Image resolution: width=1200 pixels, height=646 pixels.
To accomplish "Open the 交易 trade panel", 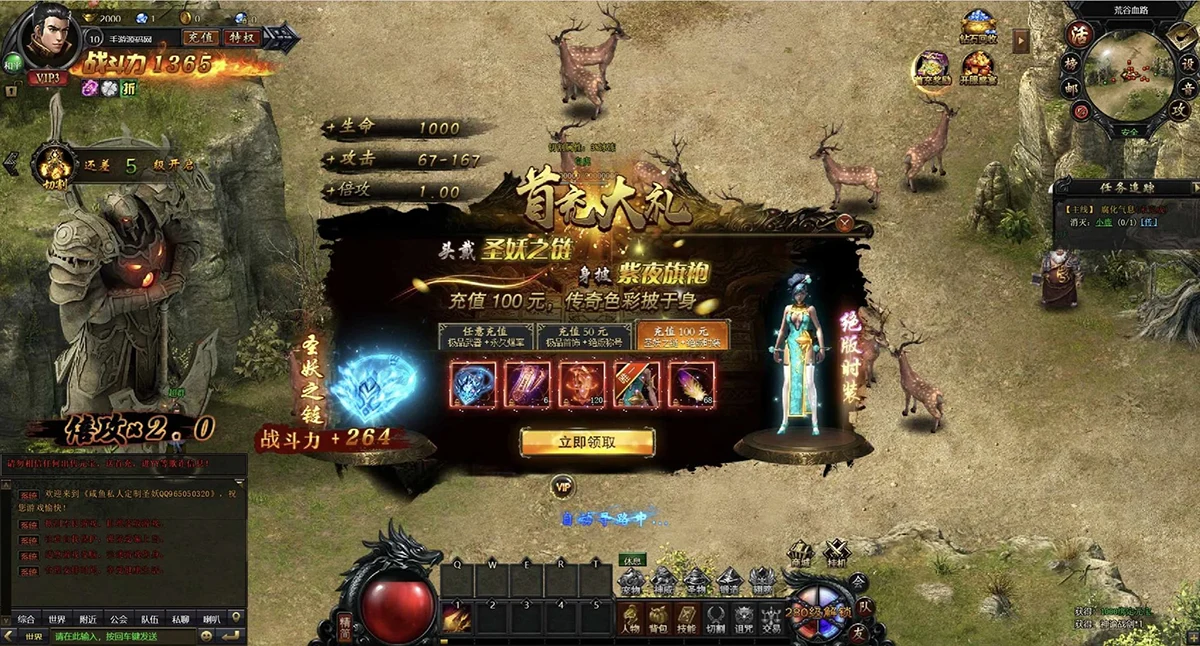I will click(x=772, y=616).
